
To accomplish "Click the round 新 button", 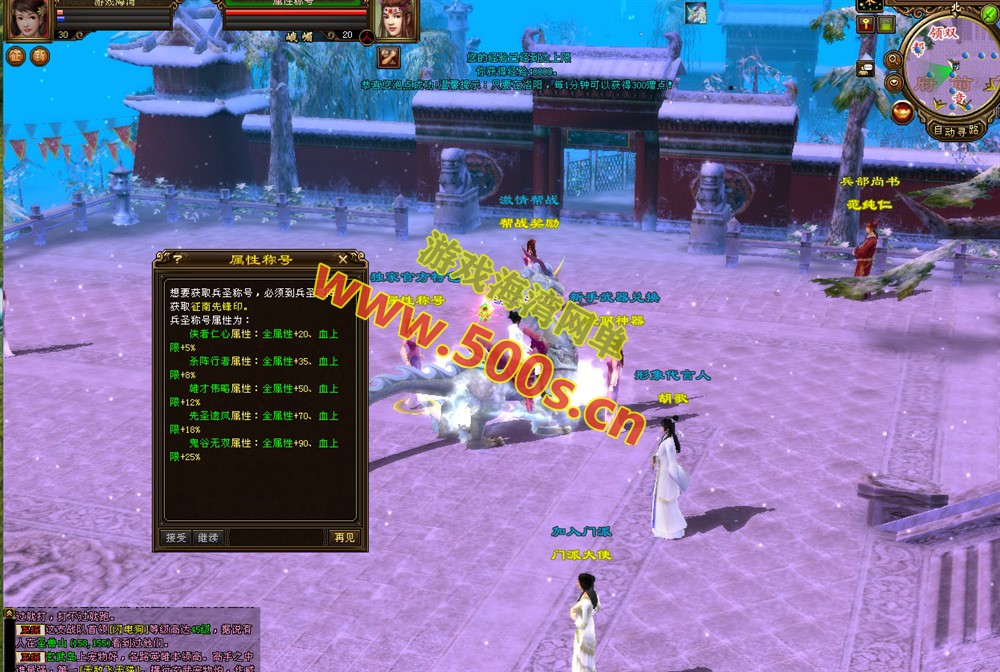I will pyautogui.click(x=39, y=56).
